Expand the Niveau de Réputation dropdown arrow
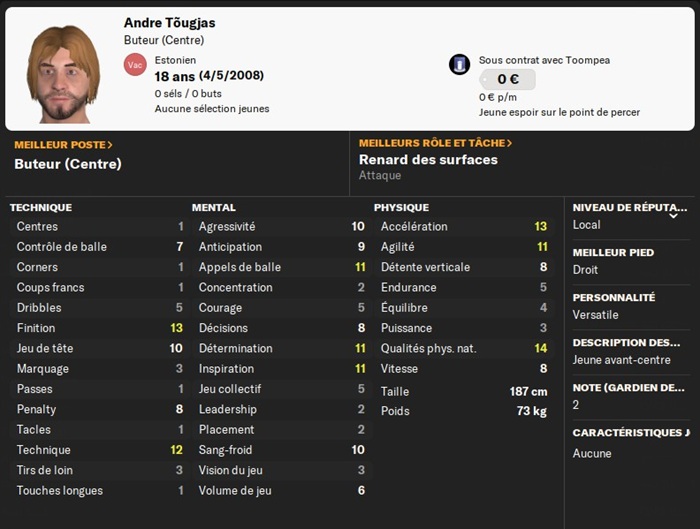 [x=674, y=214]
